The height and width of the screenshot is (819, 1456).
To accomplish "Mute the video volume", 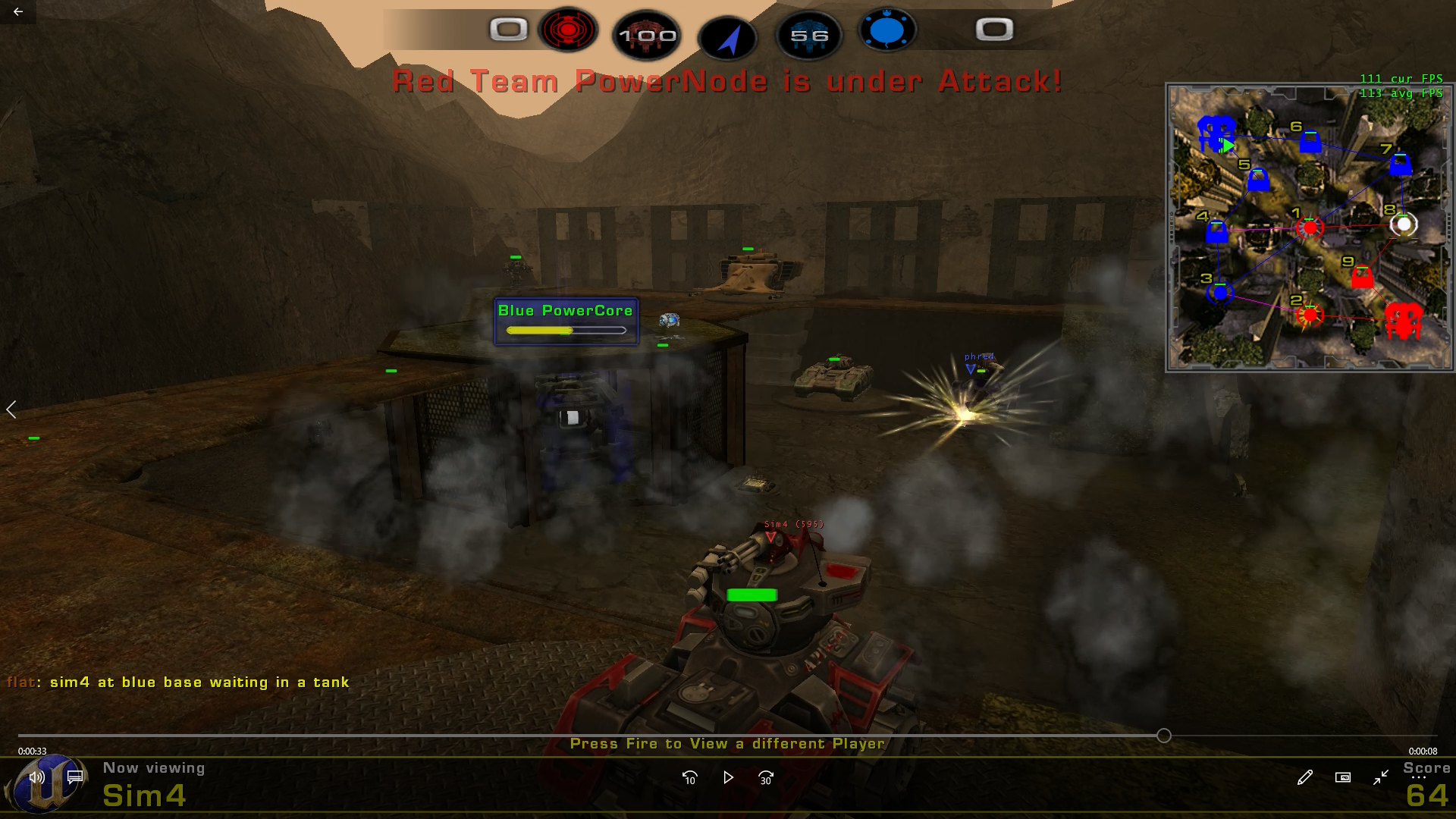I will coord(36,777).
